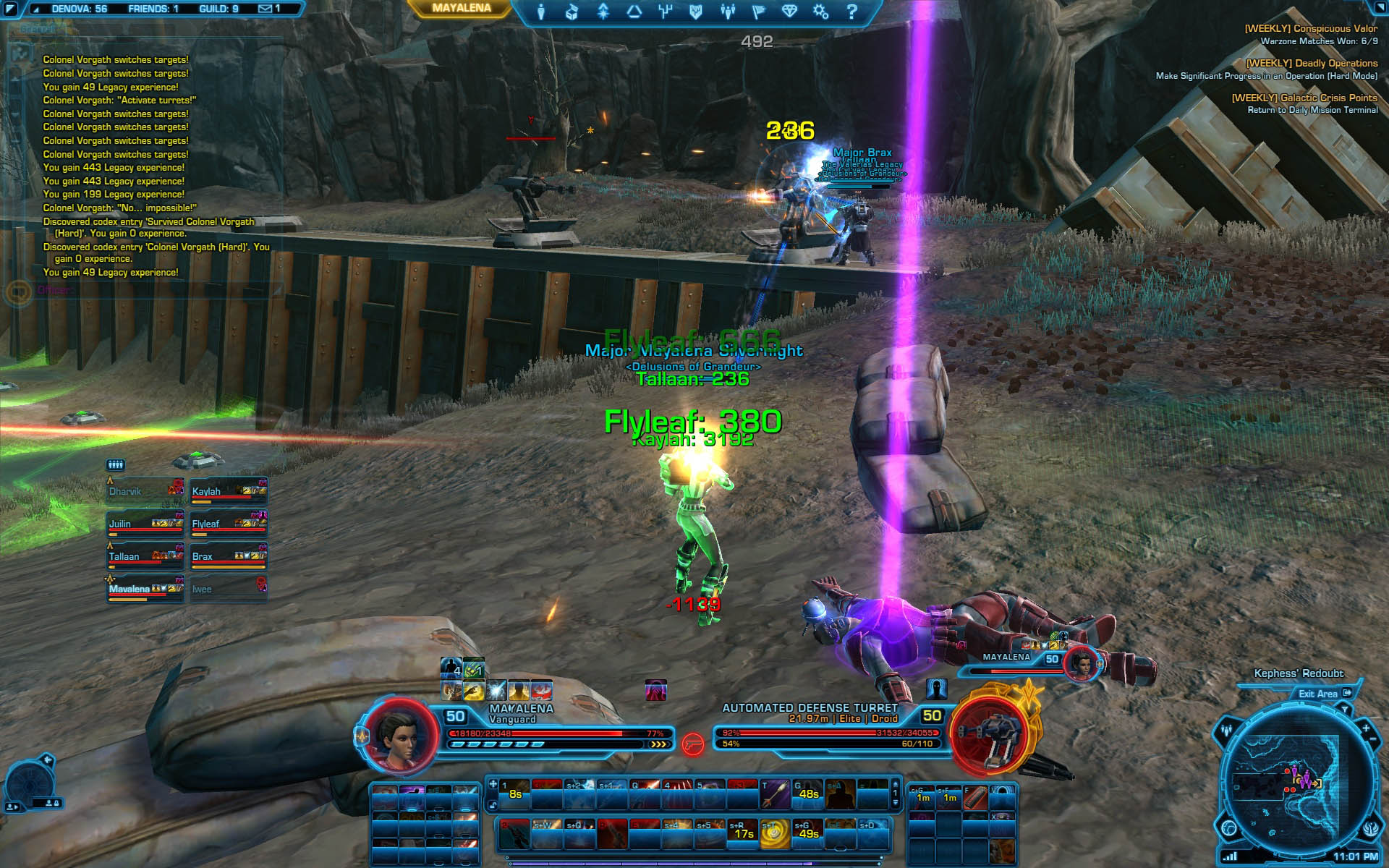Zoom in the minimap with the plus button
This screenshot has width=1389, height=868.
tap(1365, 728)
